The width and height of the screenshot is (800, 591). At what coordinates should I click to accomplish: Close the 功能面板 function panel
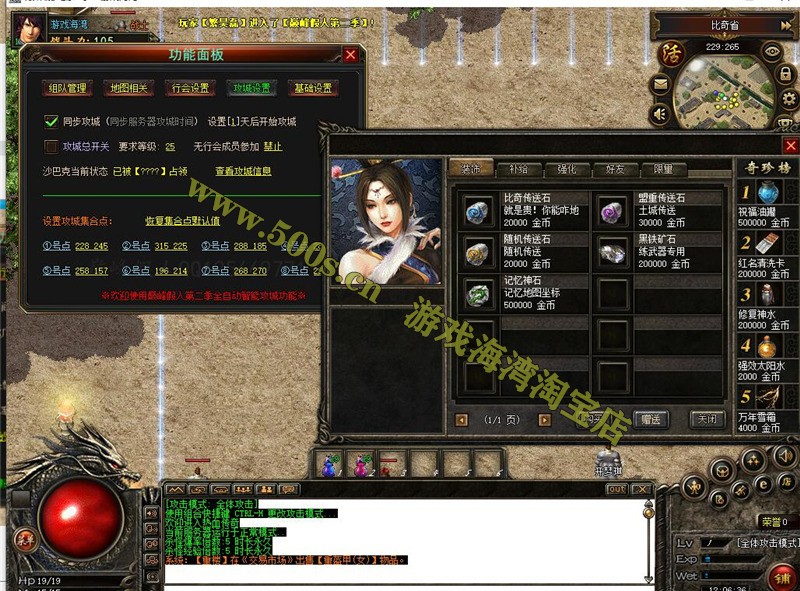coord(350,56)
